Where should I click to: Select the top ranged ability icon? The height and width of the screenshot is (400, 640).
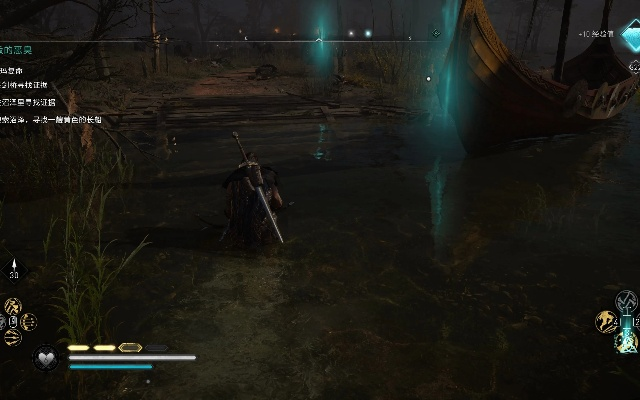(14, 305)
